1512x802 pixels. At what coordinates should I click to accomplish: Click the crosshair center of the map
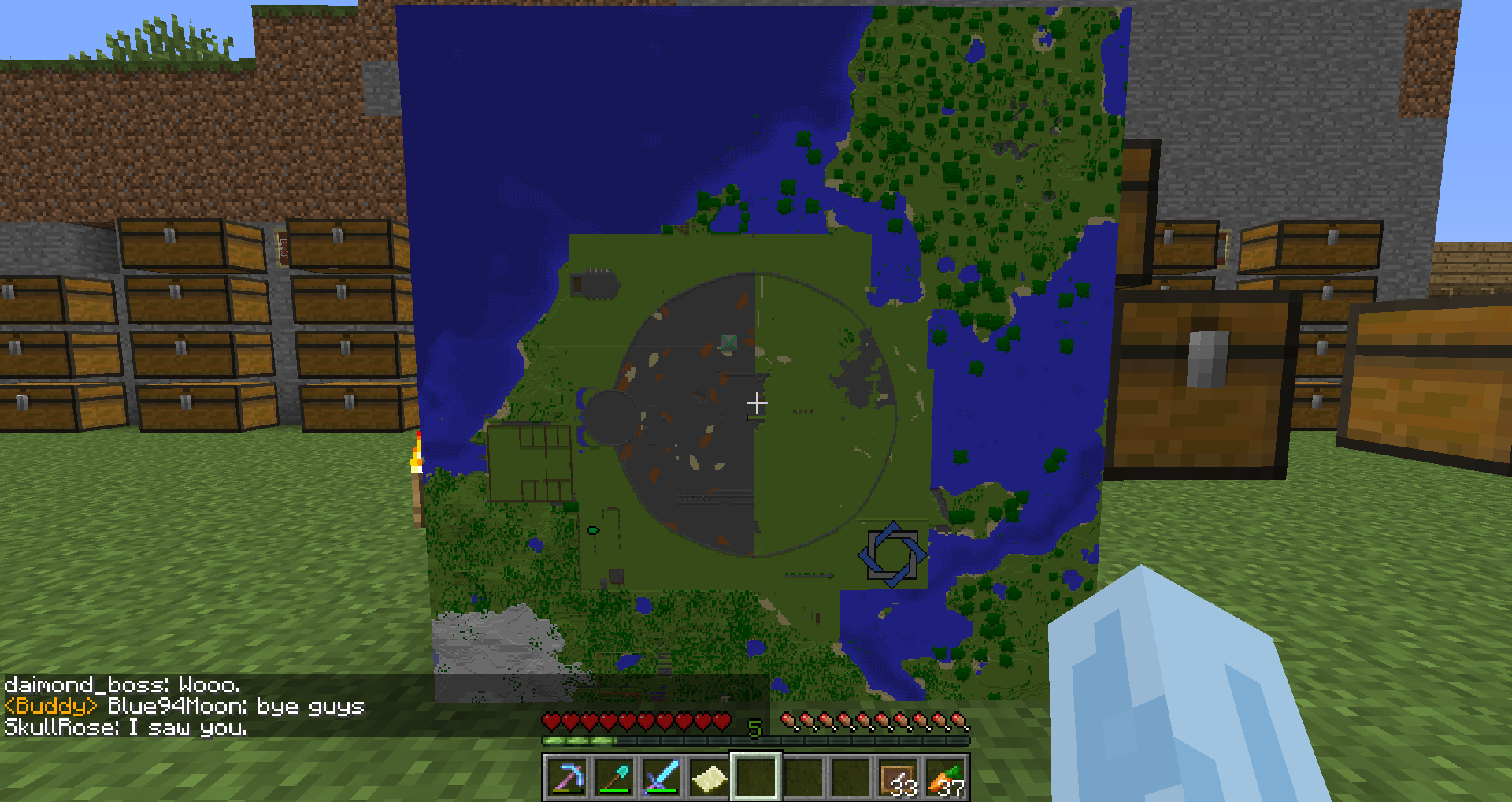[757, 403]
